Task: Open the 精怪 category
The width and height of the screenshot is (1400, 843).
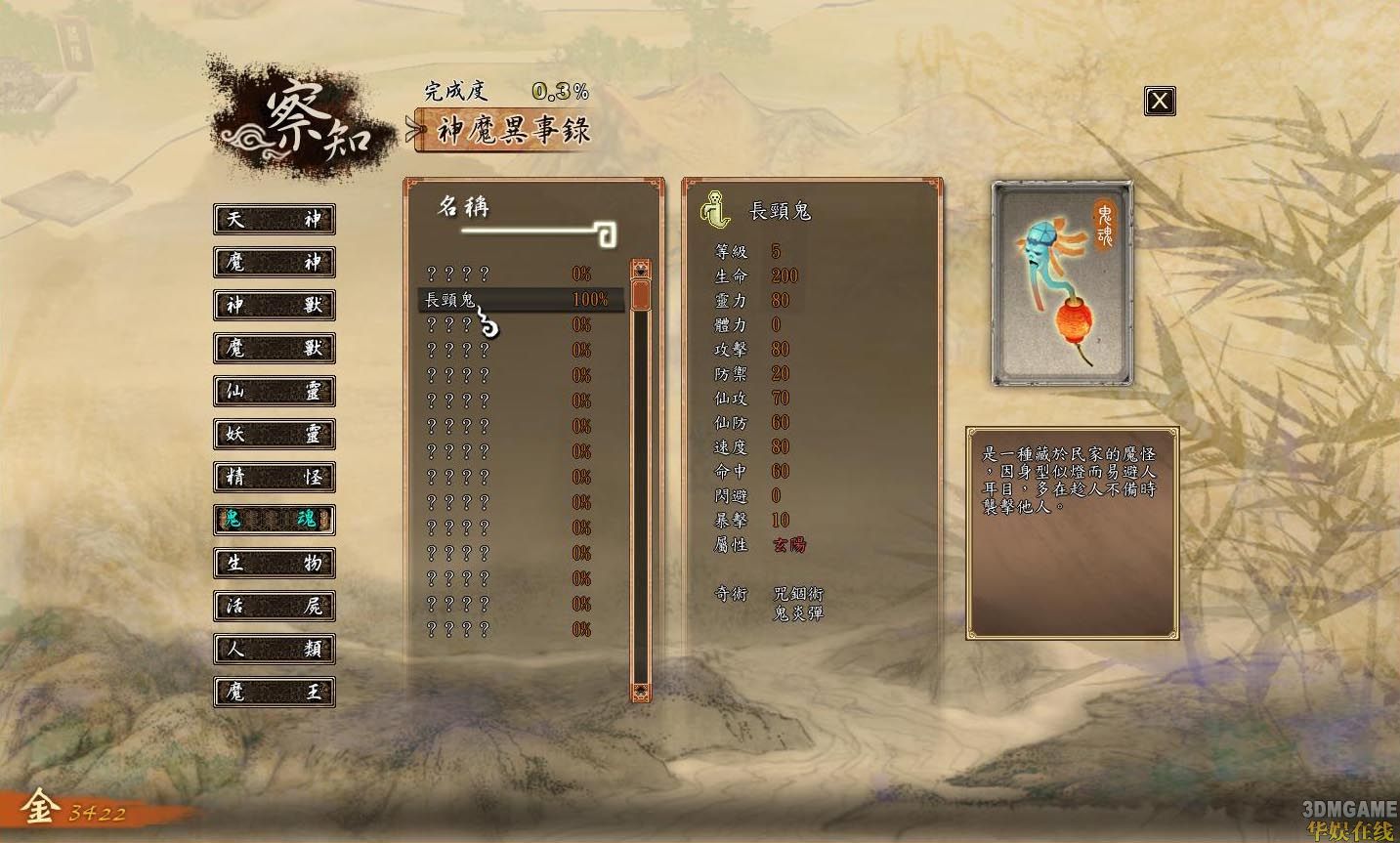Action: pos(274,478)
